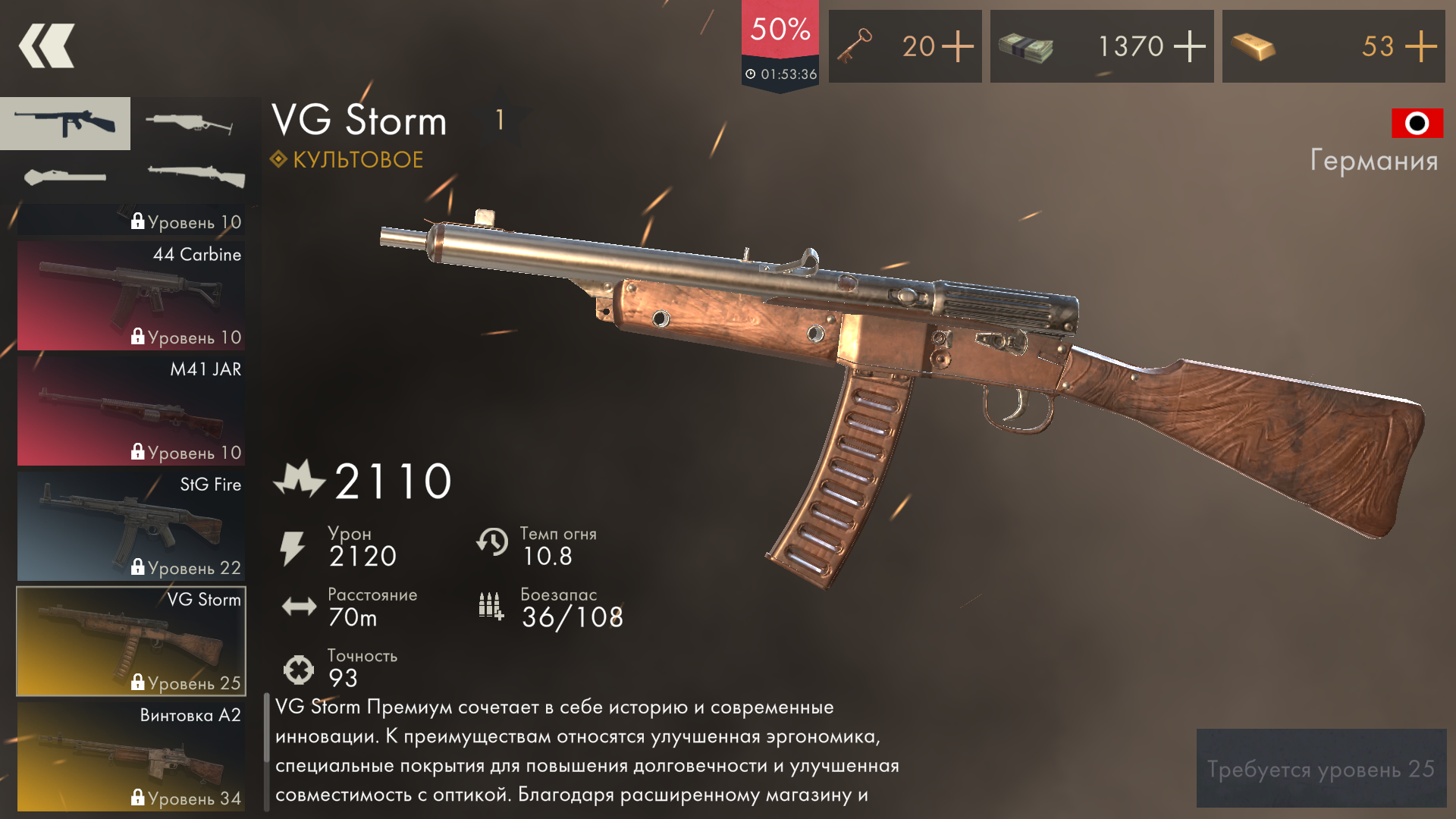The width and height of the screenshot is (1456, 819).
Task: Click the range arrows icon
Action: (299, 606)
